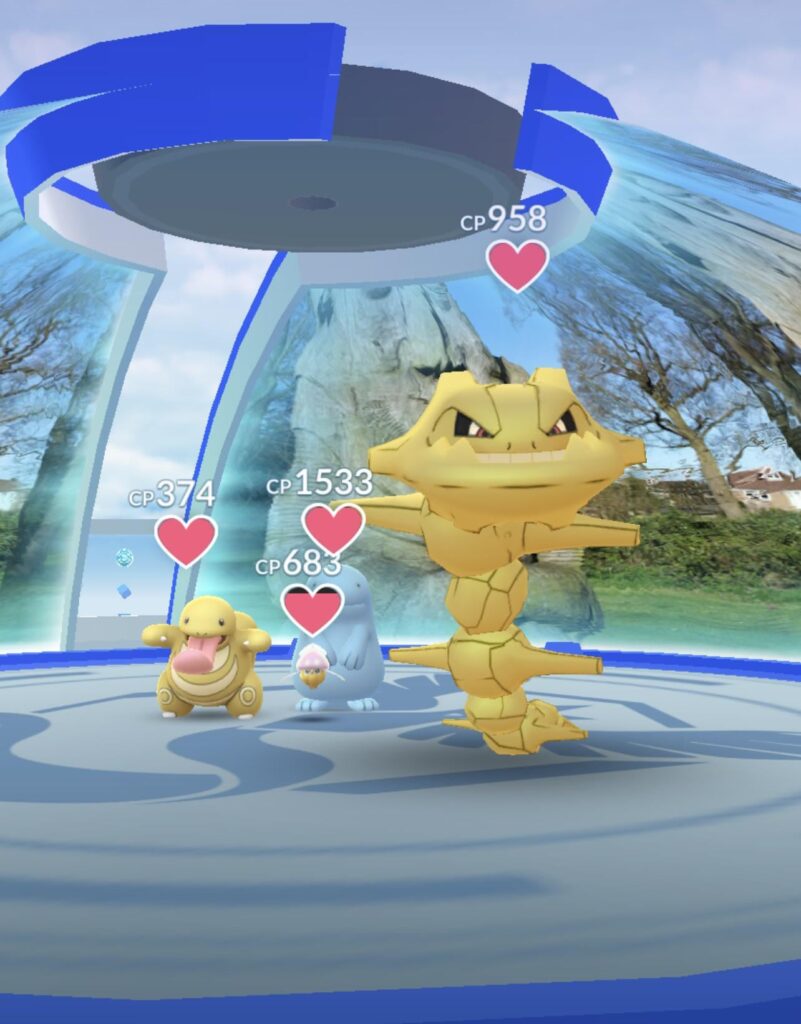
Task: Click the heart marker under CP 1533
Action: click(333, 527)
